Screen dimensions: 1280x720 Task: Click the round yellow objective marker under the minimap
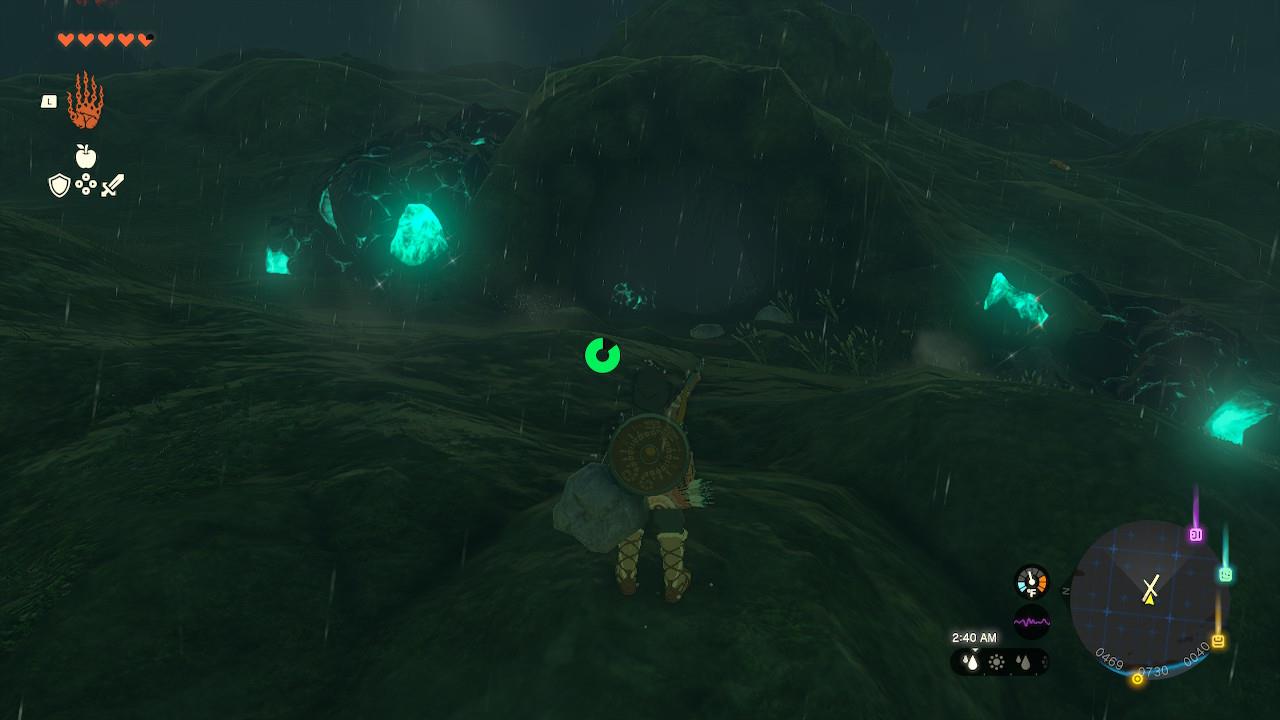coord(1137,679)
